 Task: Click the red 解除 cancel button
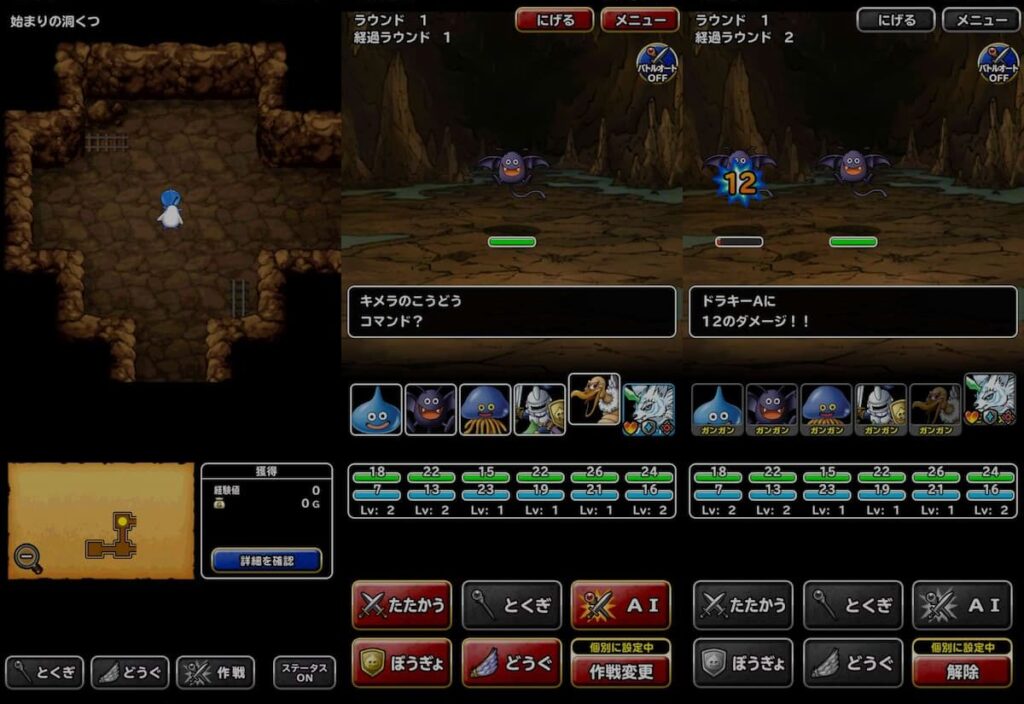962,671
